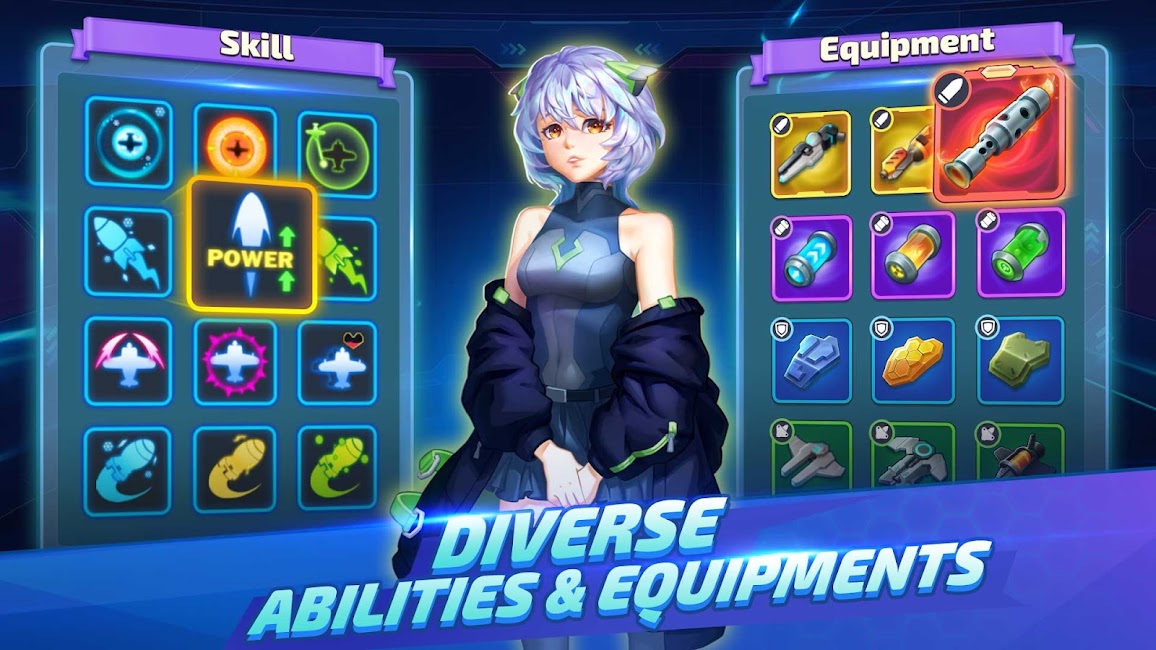Select the blue armor plate equipment
Viewport: 1156px width, 650px height.
click(x=811, y=361)
